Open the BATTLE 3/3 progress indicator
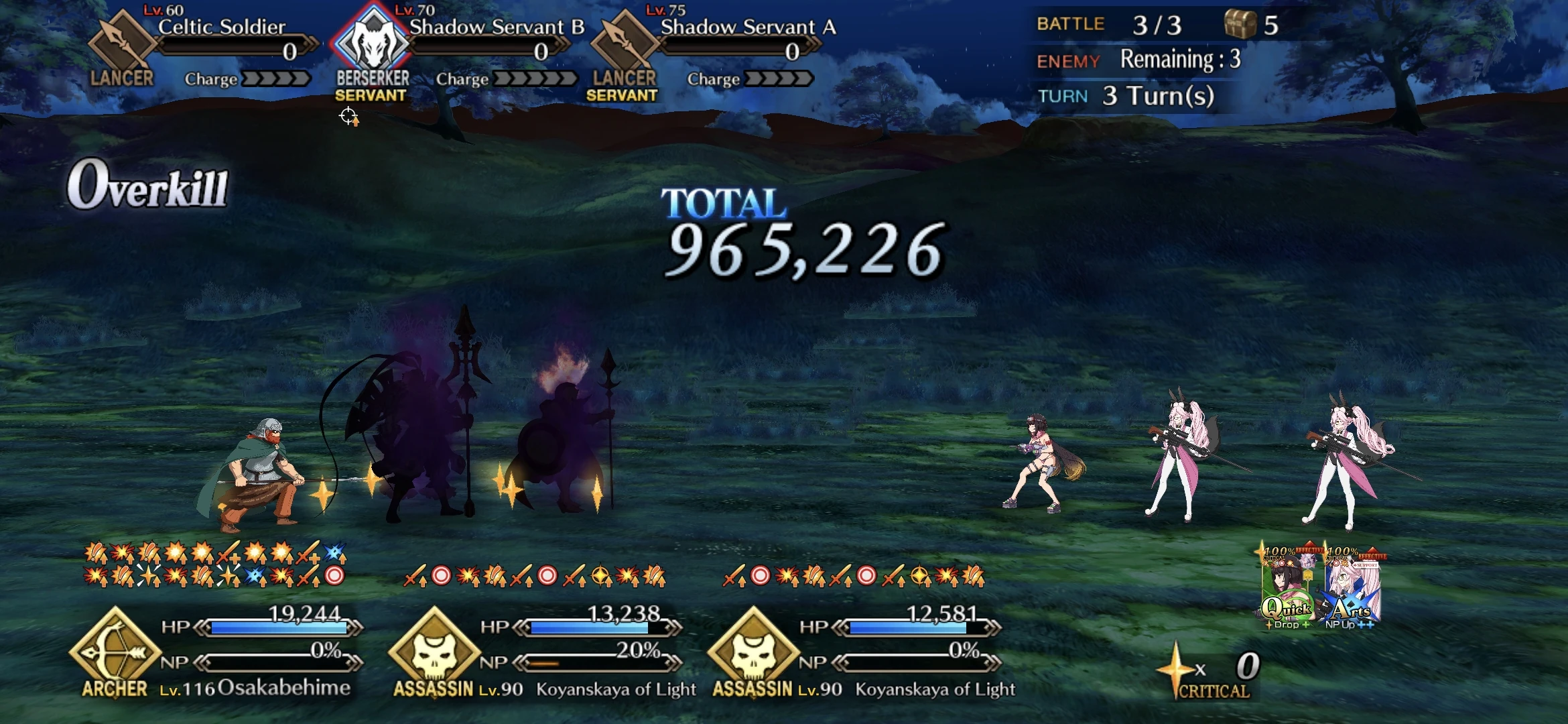 point(1139,24)
